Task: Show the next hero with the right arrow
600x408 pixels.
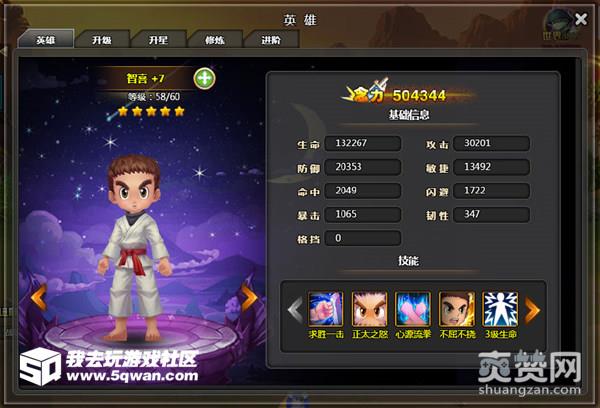Action: tap(249, 296)
